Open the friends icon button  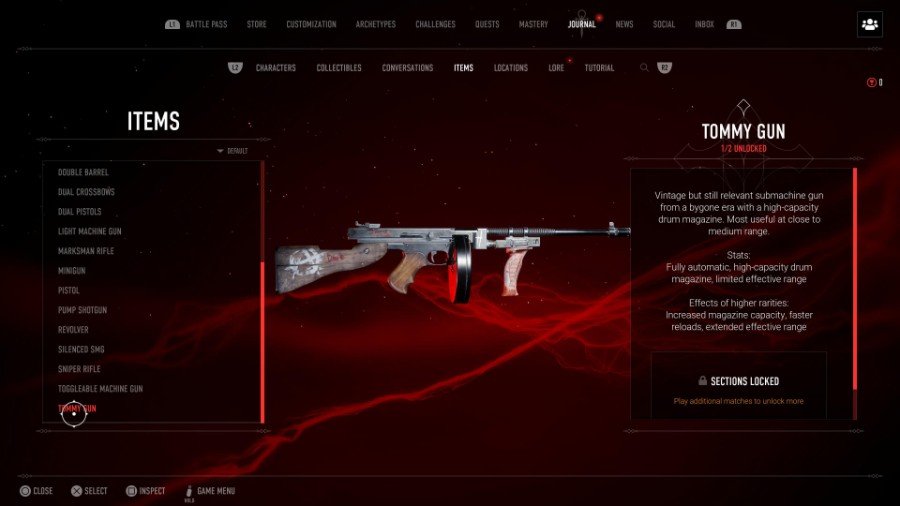(x=869, y=24)
